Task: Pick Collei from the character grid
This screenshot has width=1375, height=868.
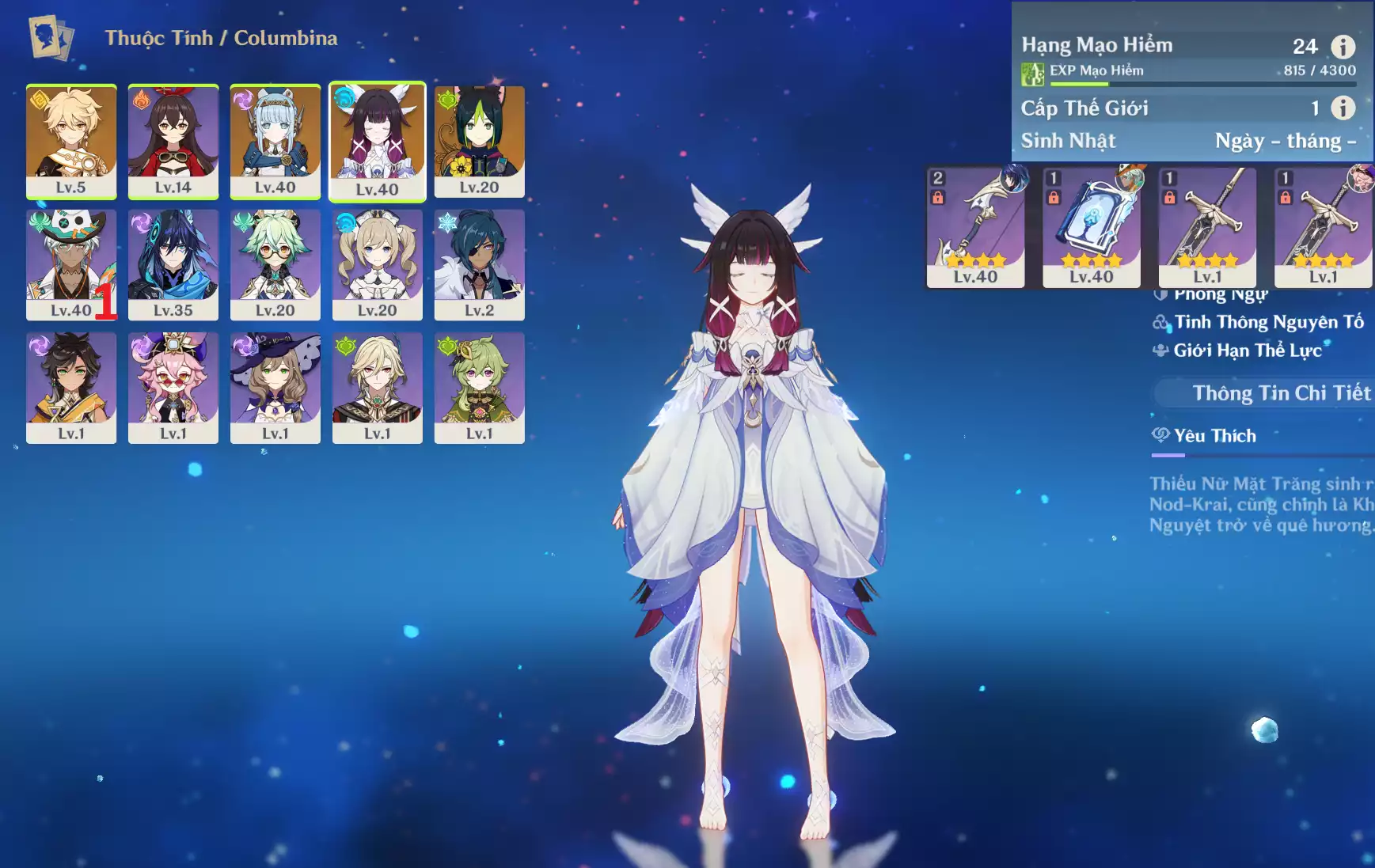Action: (479, 387)
